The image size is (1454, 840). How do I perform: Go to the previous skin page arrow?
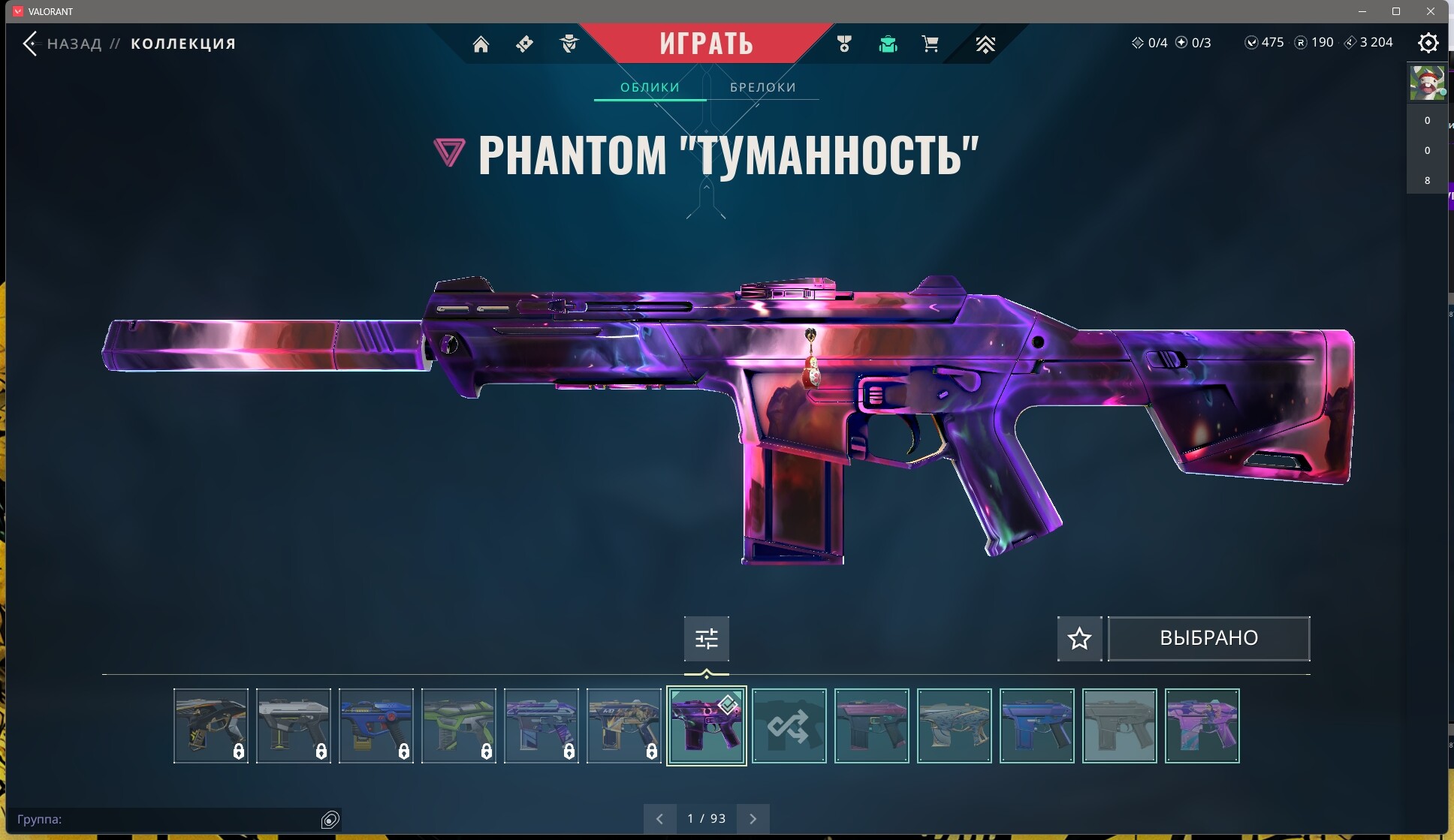pyautogui.click(x=659, y=818)
